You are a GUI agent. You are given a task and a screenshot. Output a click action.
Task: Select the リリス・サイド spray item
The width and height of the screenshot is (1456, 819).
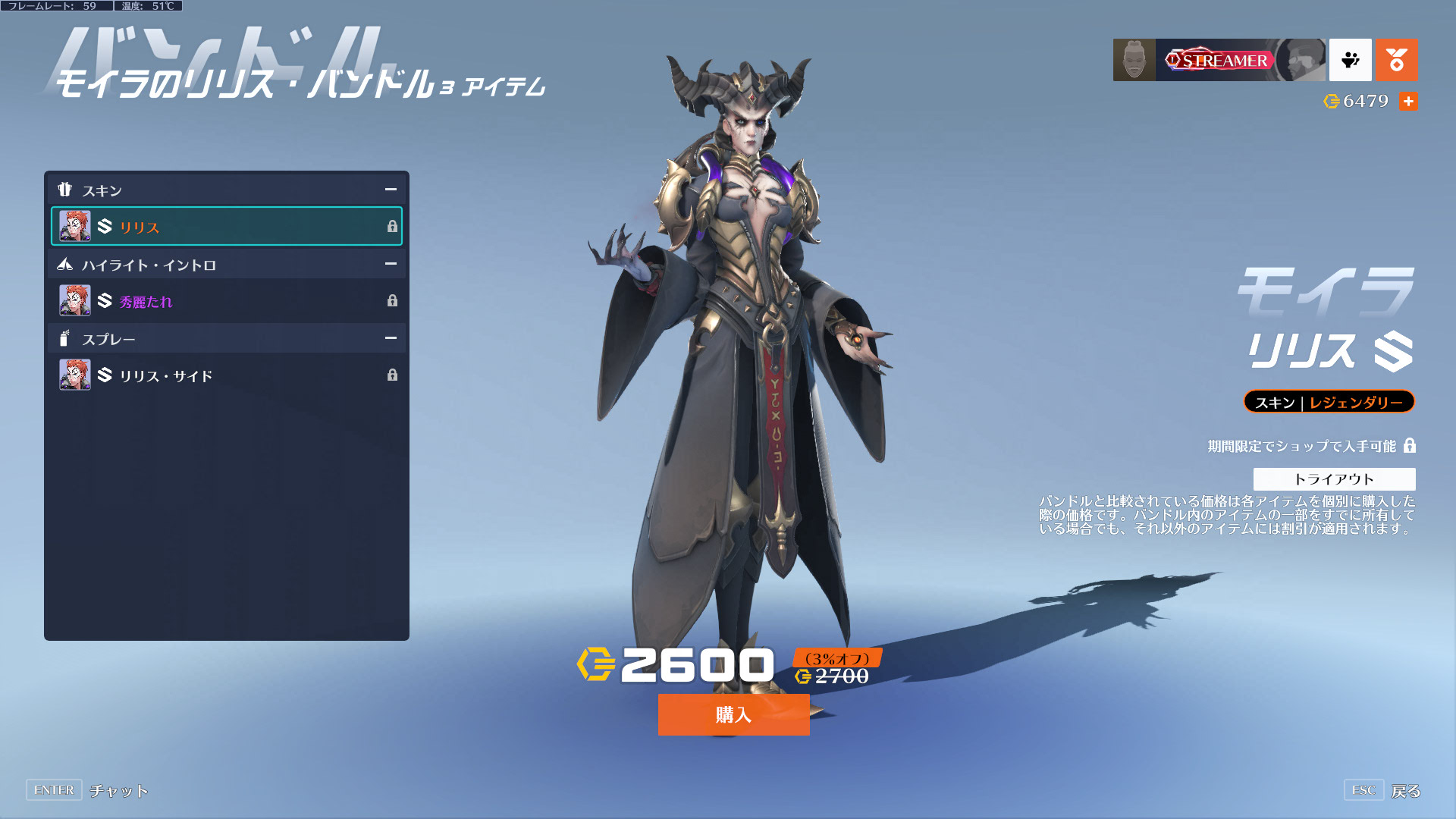point(226,375)
